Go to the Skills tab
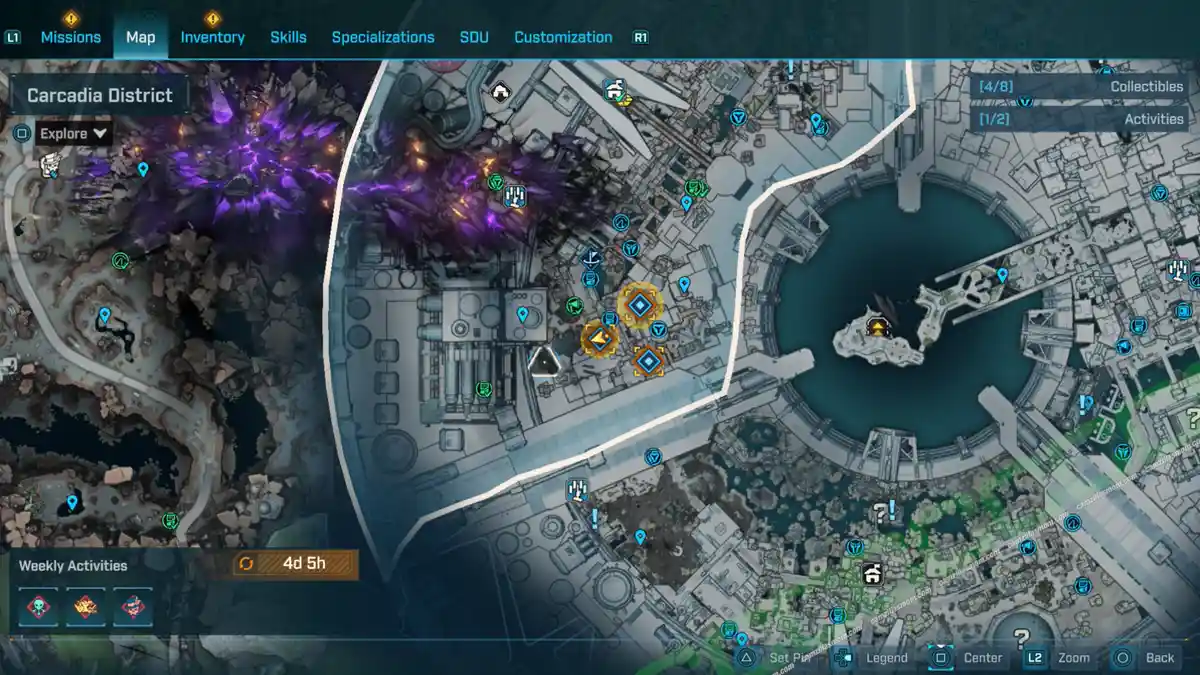Image resolution: width=1200 pixels, height=675 pixels. [x=288, y=37]
